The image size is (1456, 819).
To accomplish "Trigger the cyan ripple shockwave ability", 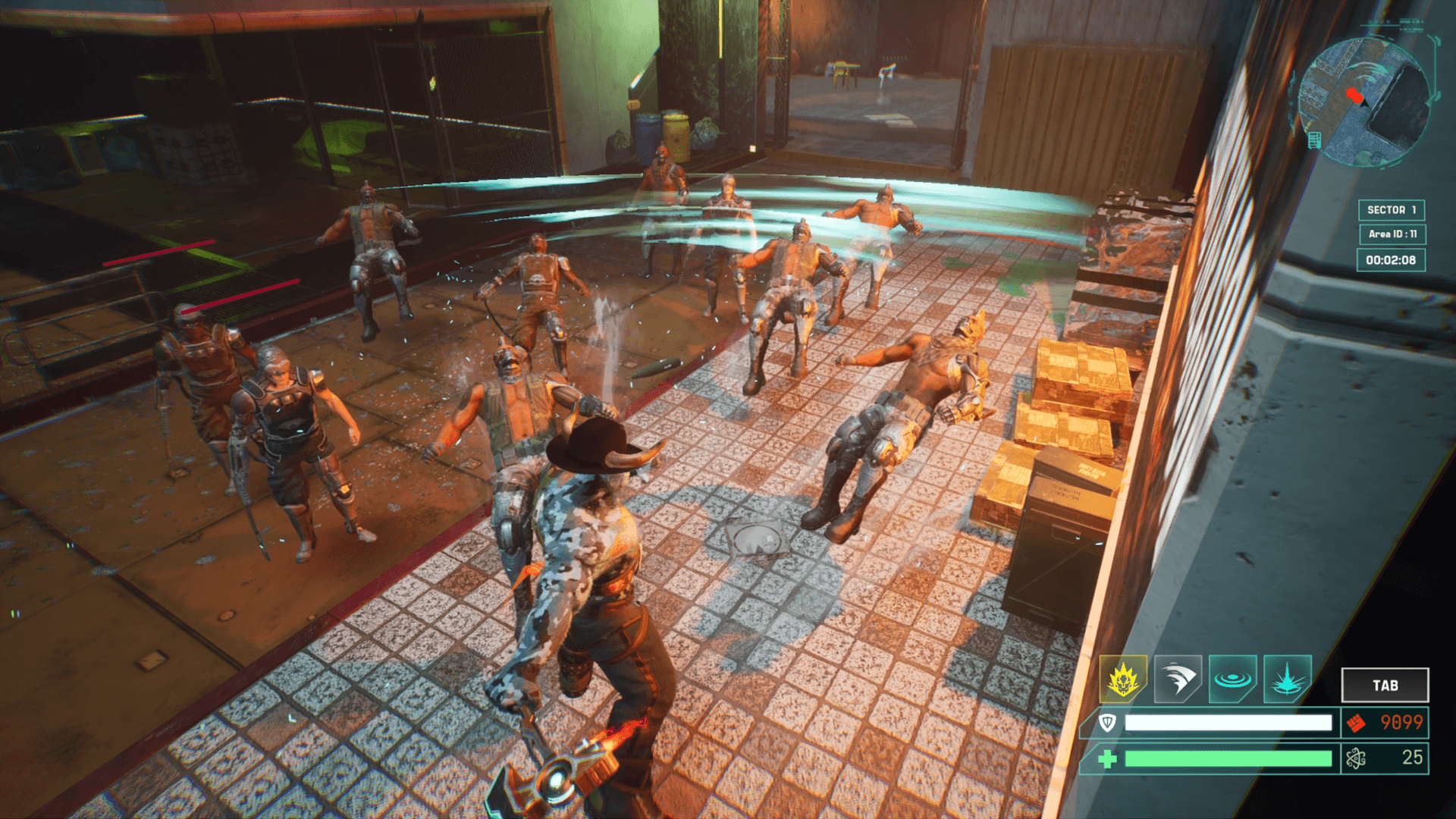I will (x=1232, y=678).
